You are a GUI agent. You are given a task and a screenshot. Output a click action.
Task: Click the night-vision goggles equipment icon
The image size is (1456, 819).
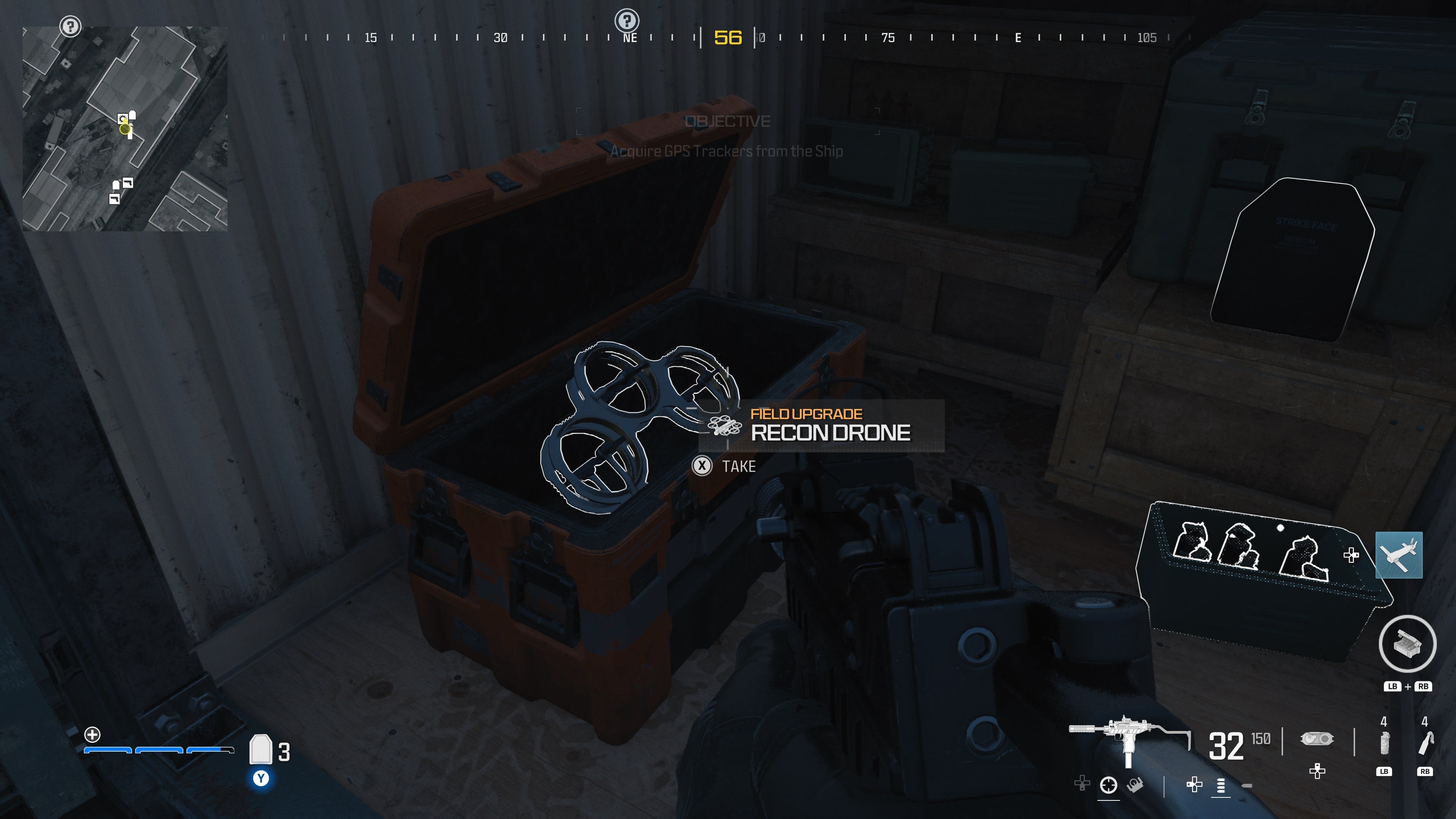pyautogui.click(x=1317, y=739)
